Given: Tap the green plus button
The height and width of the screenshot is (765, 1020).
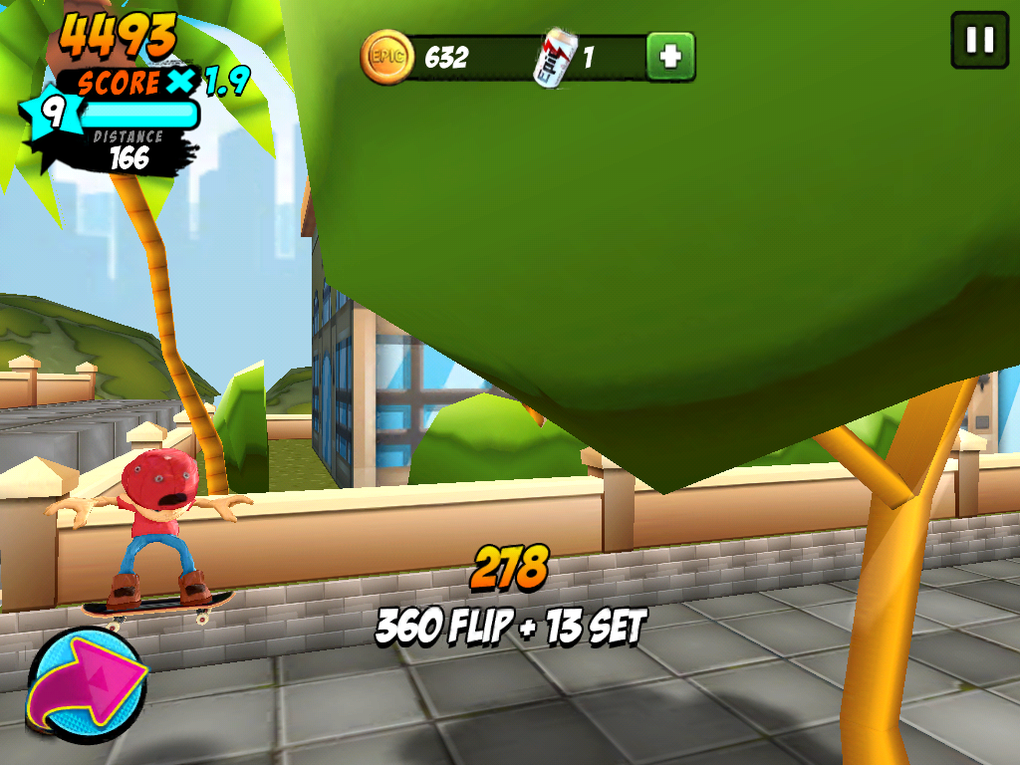Looking at the screenshot, I should pos(670,56).
